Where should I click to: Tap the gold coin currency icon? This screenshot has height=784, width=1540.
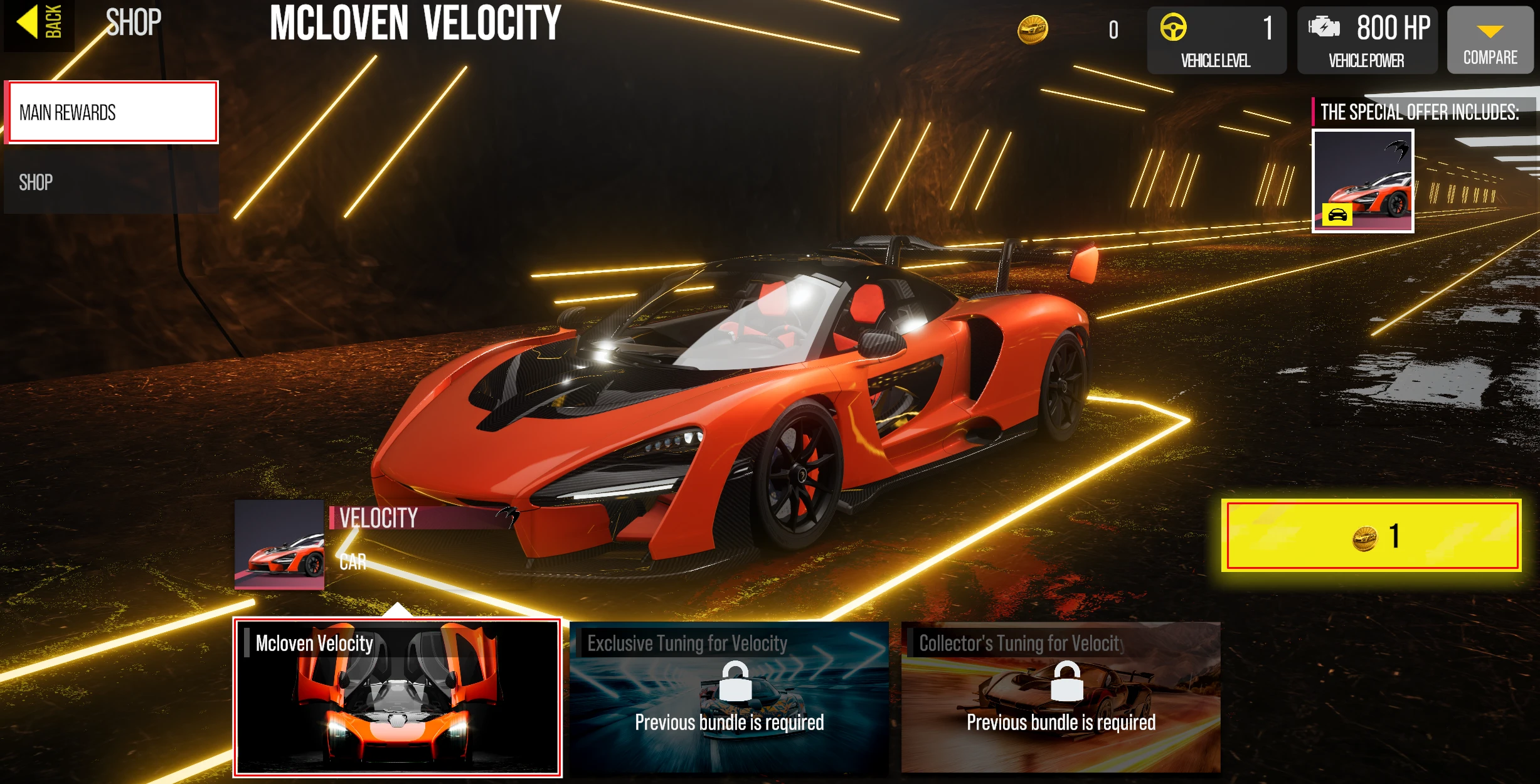tap(1033, 29)
